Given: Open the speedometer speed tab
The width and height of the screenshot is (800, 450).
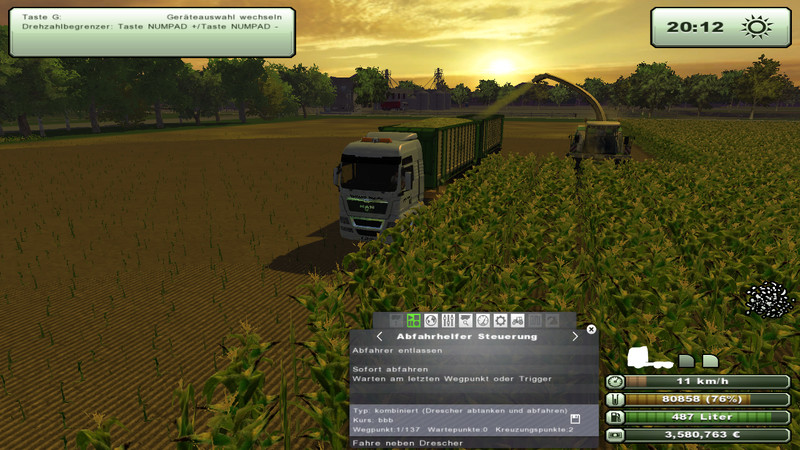Looking at the screenshot, I should coord(483,321).
